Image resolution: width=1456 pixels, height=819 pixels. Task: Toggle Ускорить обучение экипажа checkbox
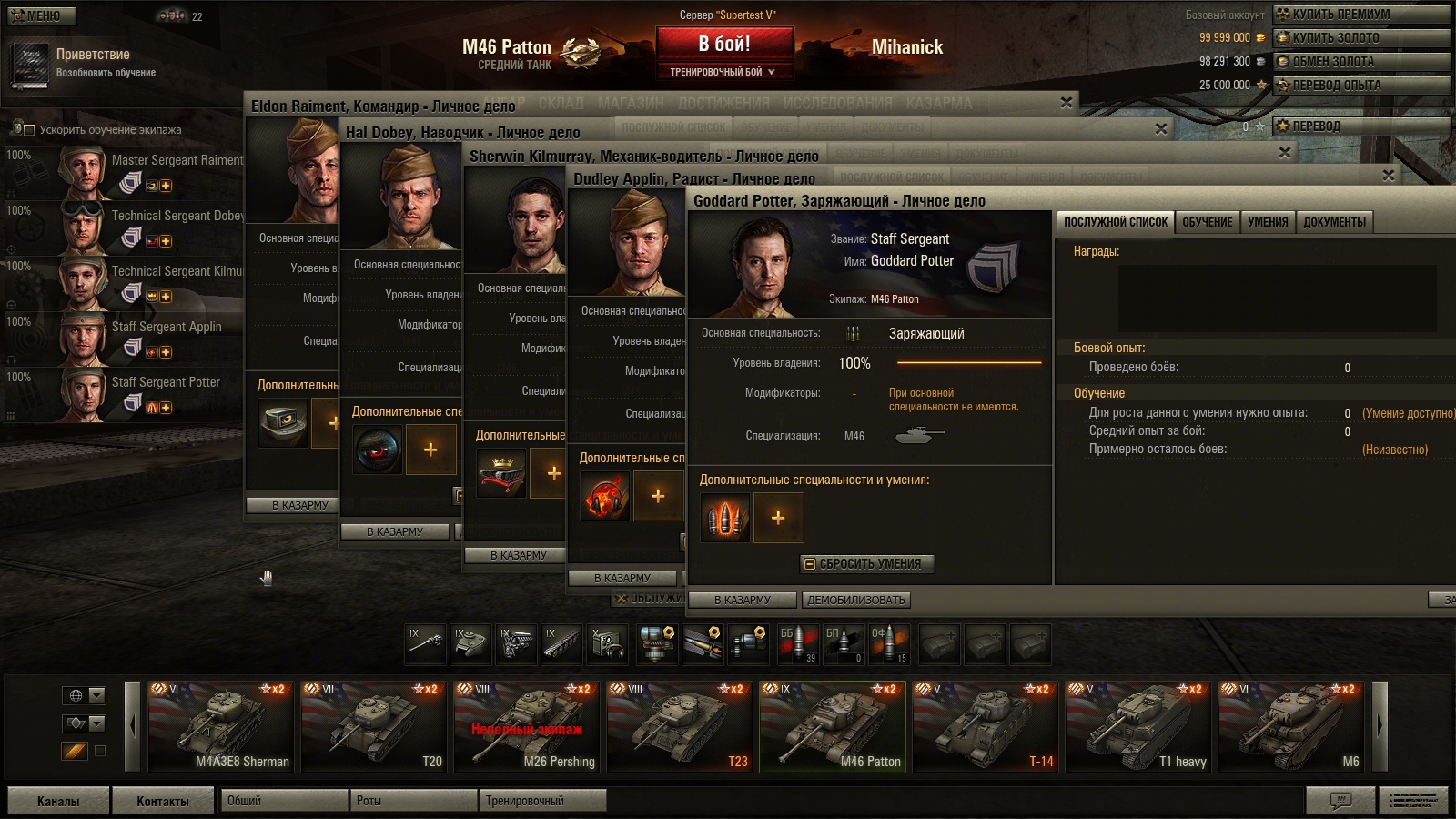click(29, 130)
